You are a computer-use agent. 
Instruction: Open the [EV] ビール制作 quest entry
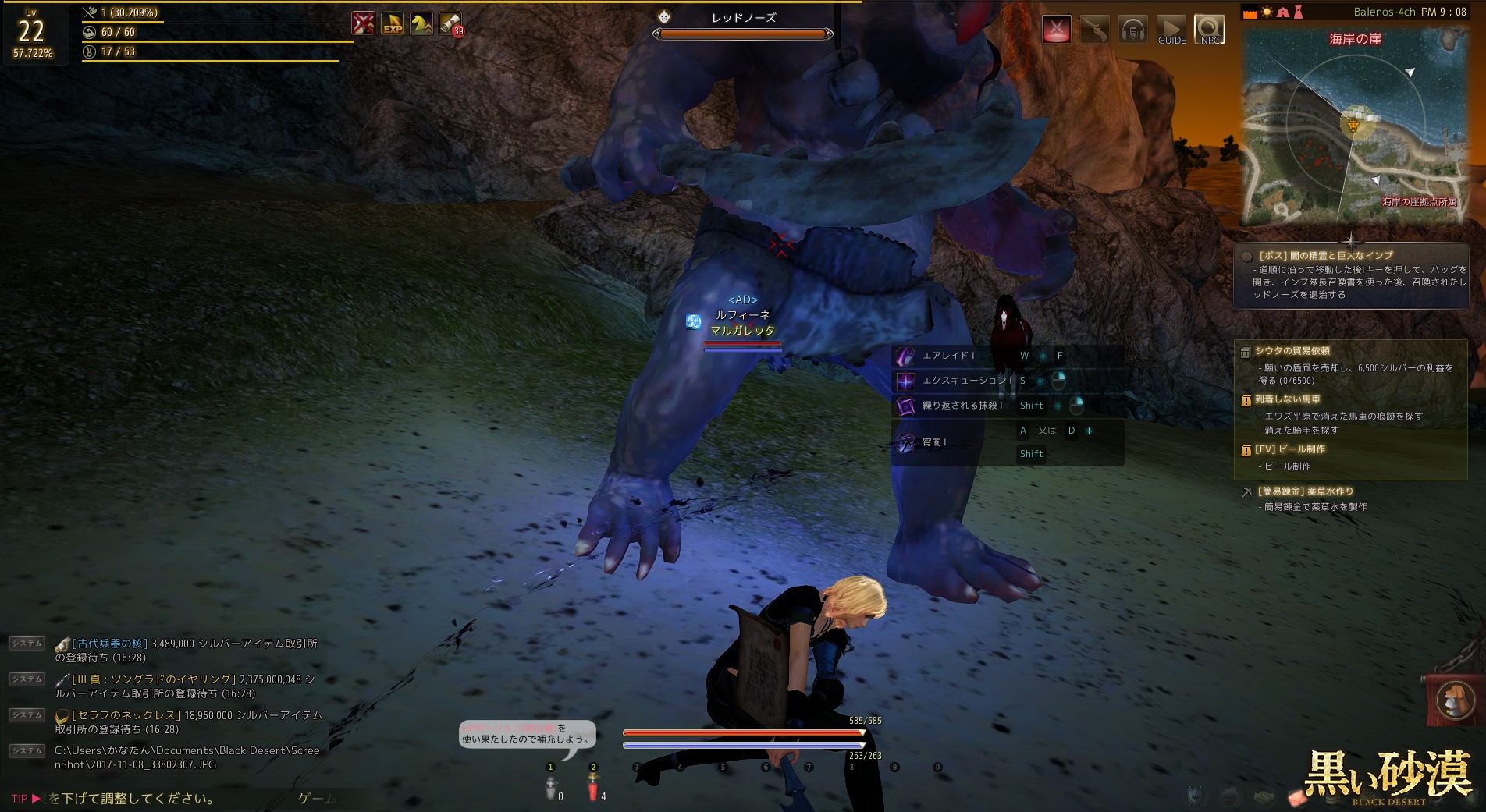[1289, 449]
